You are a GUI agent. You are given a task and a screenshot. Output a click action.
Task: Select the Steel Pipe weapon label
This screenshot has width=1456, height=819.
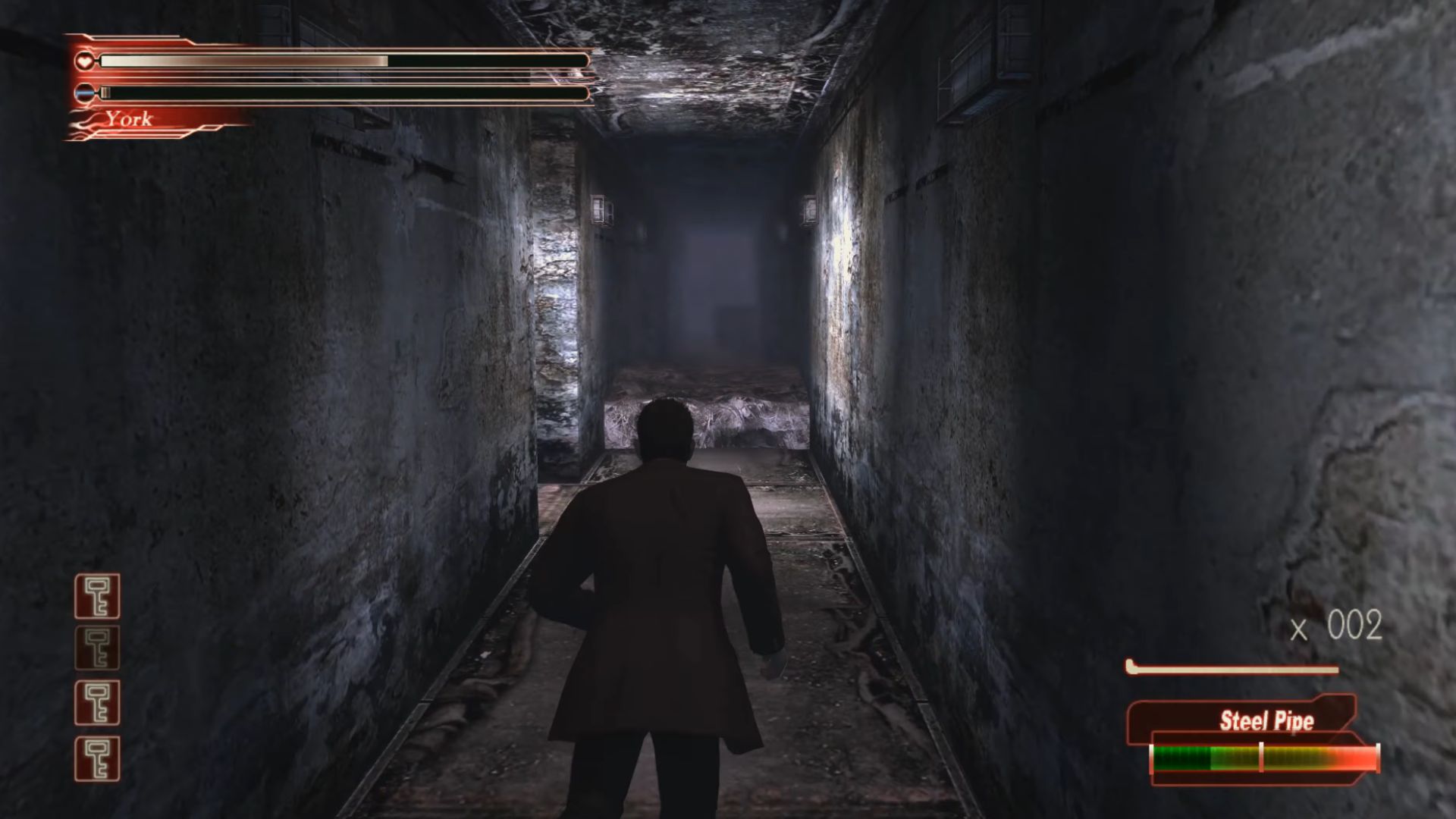(1266, 720)
